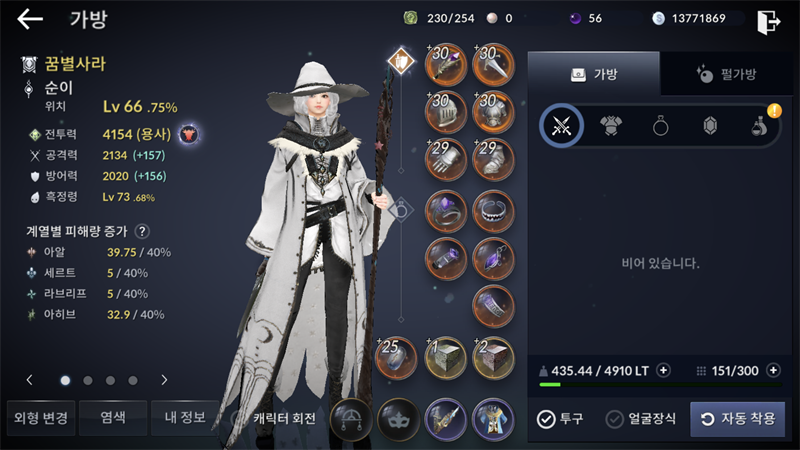800x450 pixels.
Task: Select the ring accessory filter
Action: point(661,126)
